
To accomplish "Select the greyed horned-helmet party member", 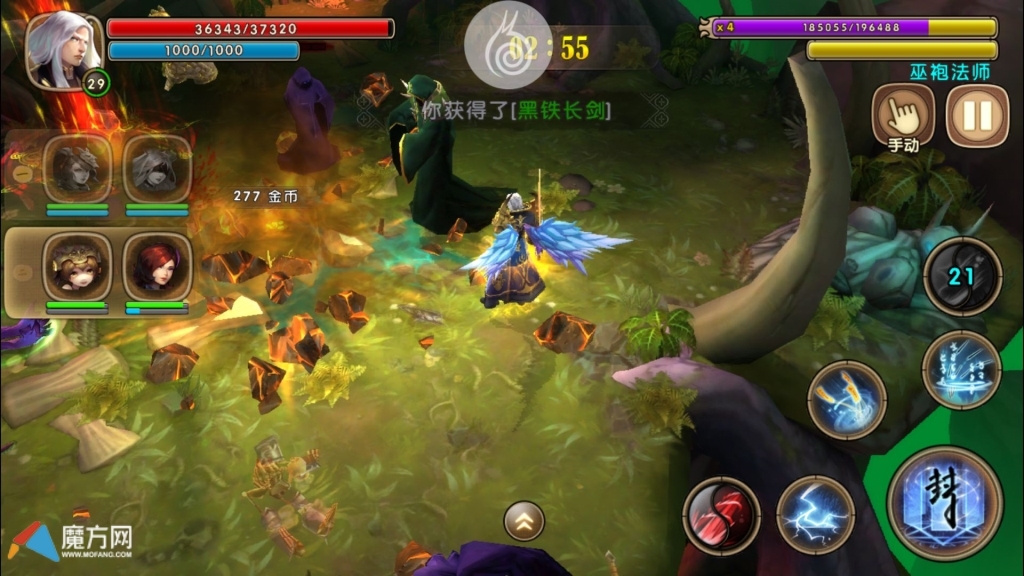I will [77, 169].
